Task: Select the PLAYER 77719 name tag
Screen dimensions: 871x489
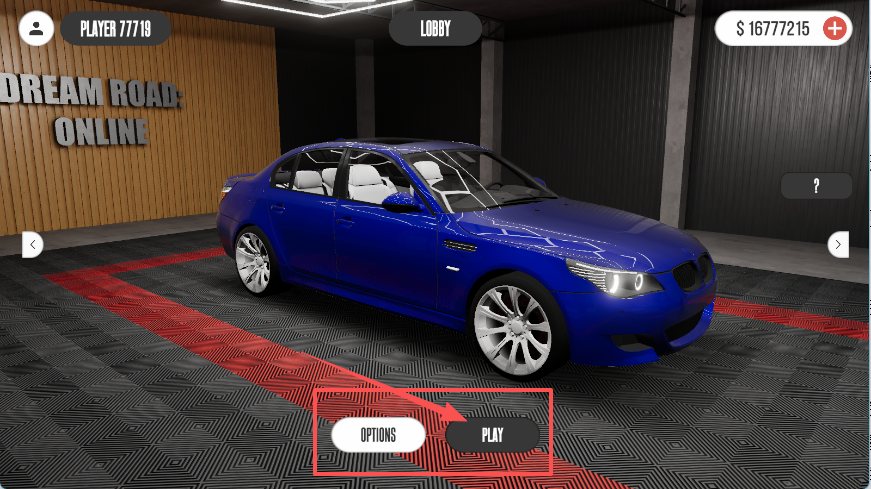Action: [115, 28]
